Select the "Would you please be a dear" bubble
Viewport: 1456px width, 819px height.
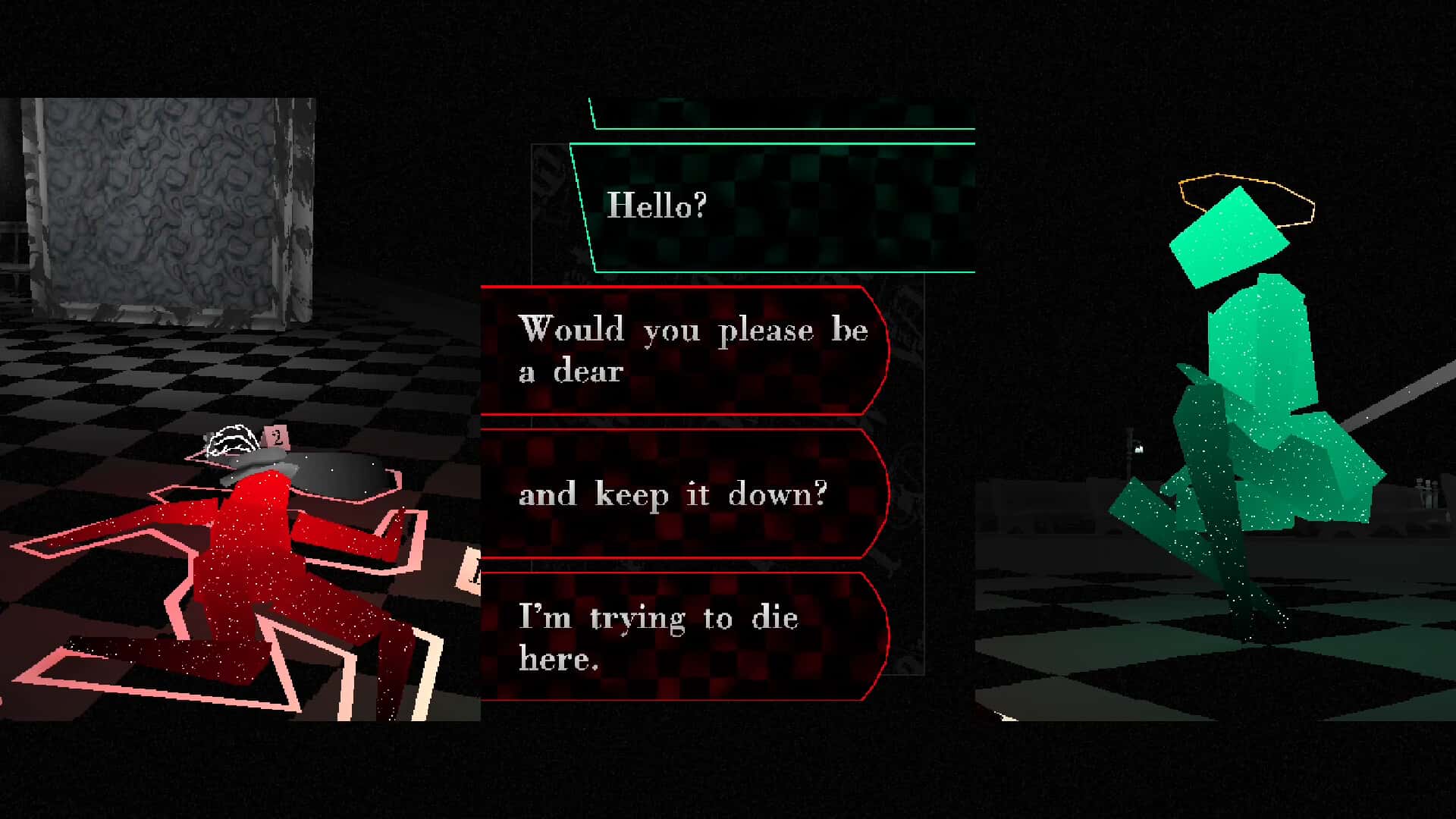coord(682,350)
